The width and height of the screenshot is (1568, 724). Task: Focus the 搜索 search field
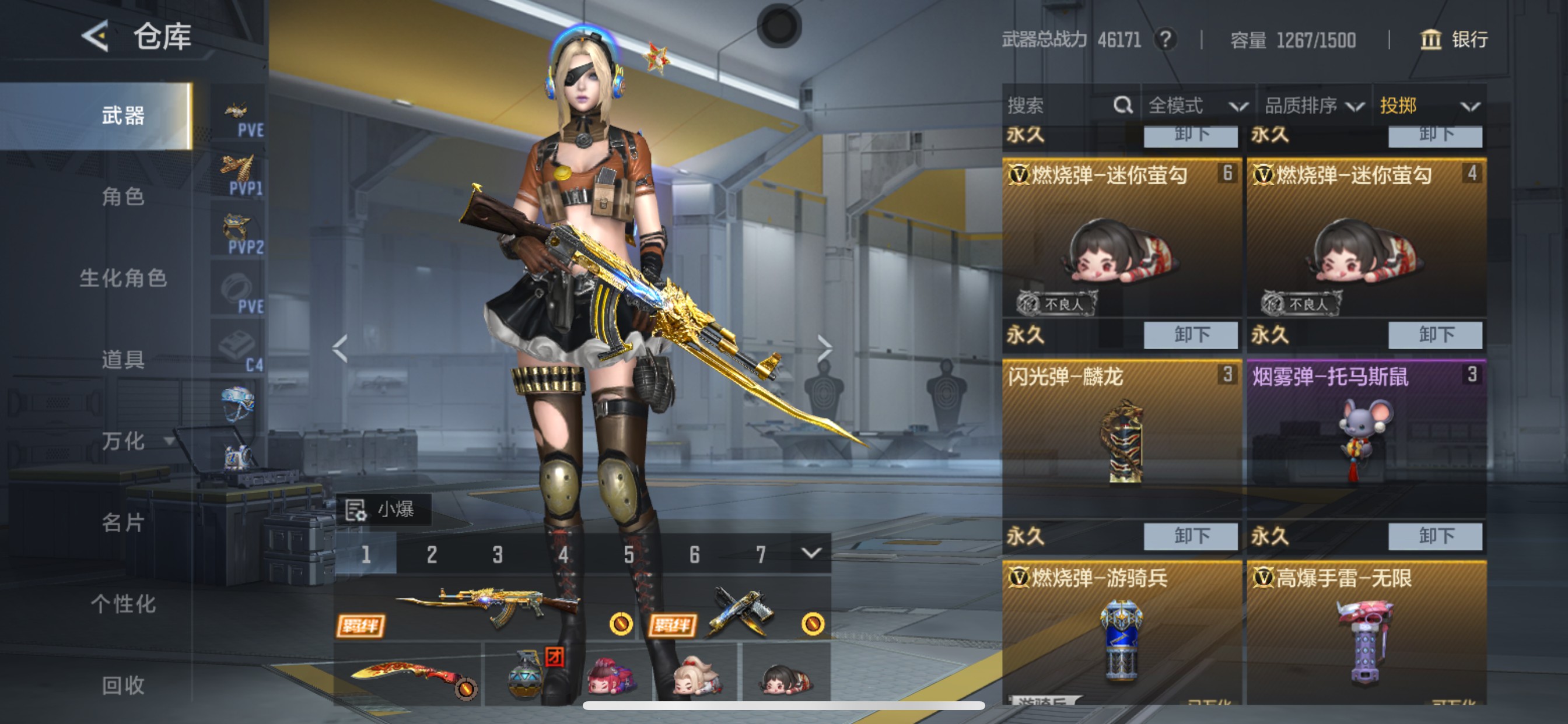(x=1059, y=106)
